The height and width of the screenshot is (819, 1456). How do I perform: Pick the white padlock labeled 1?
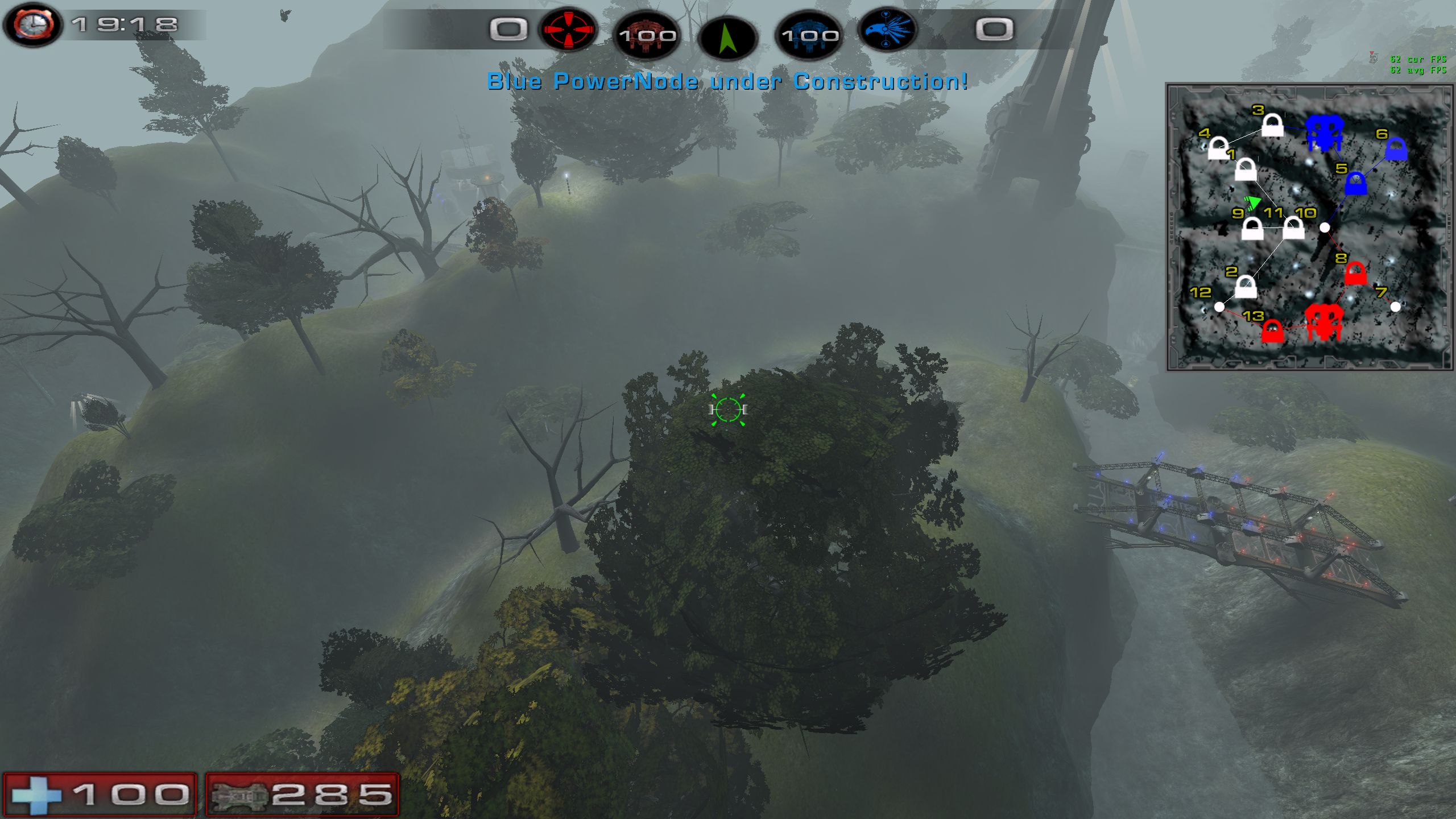(1246, 169)
